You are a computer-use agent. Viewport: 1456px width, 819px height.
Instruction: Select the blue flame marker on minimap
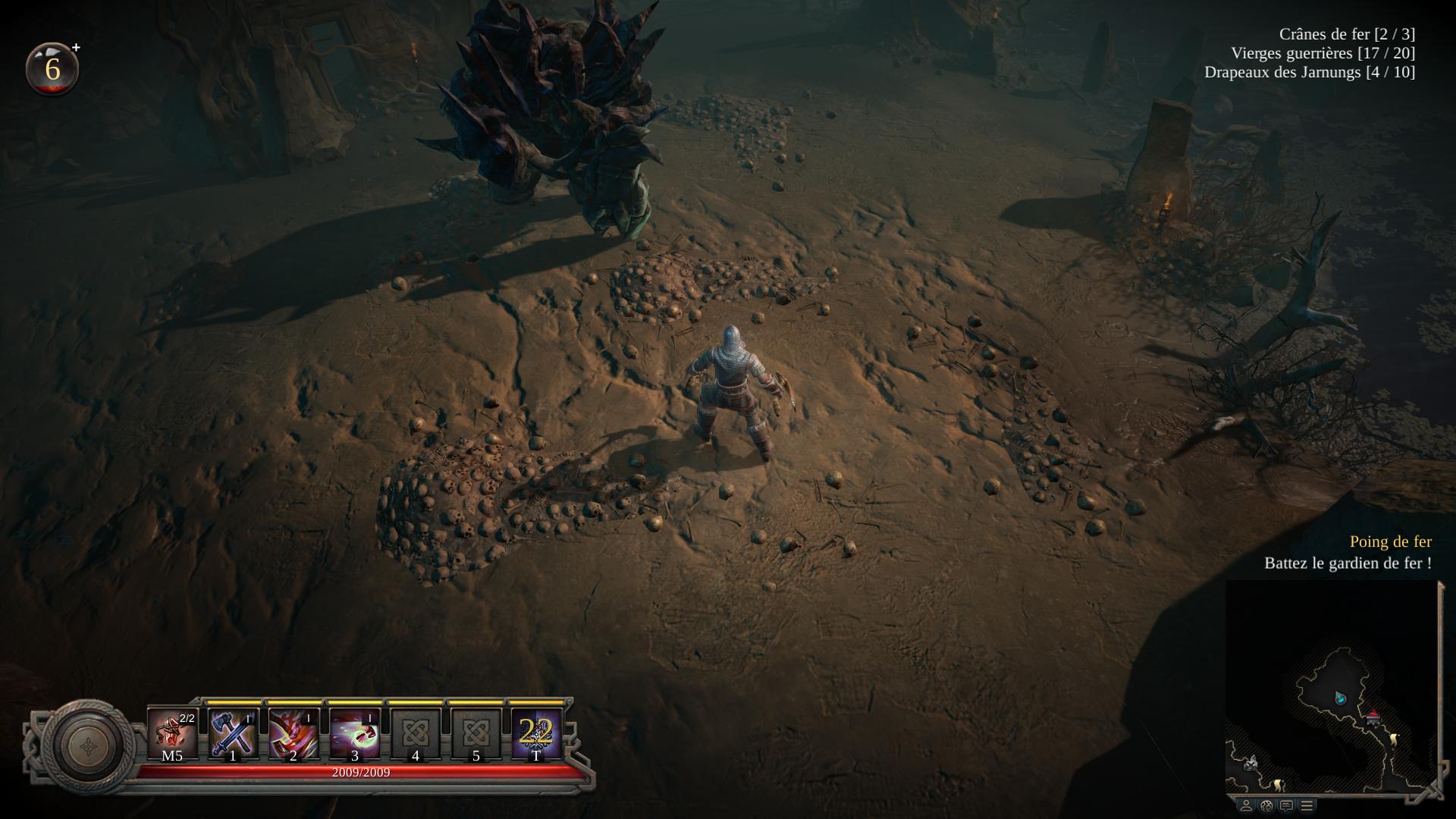pyautogui.click(x=1341, y=697)
